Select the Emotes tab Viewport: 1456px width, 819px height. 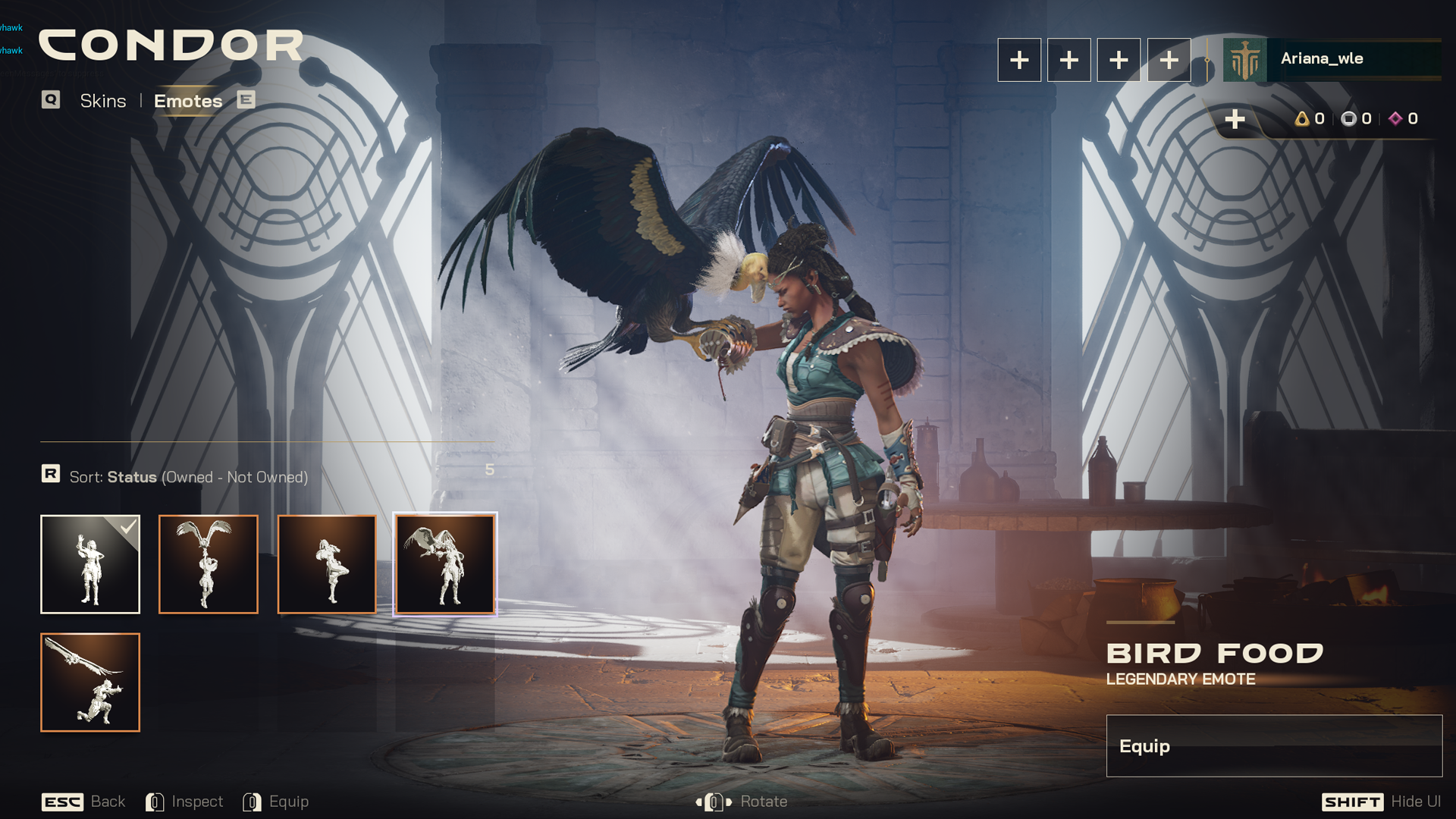point(188,101)
